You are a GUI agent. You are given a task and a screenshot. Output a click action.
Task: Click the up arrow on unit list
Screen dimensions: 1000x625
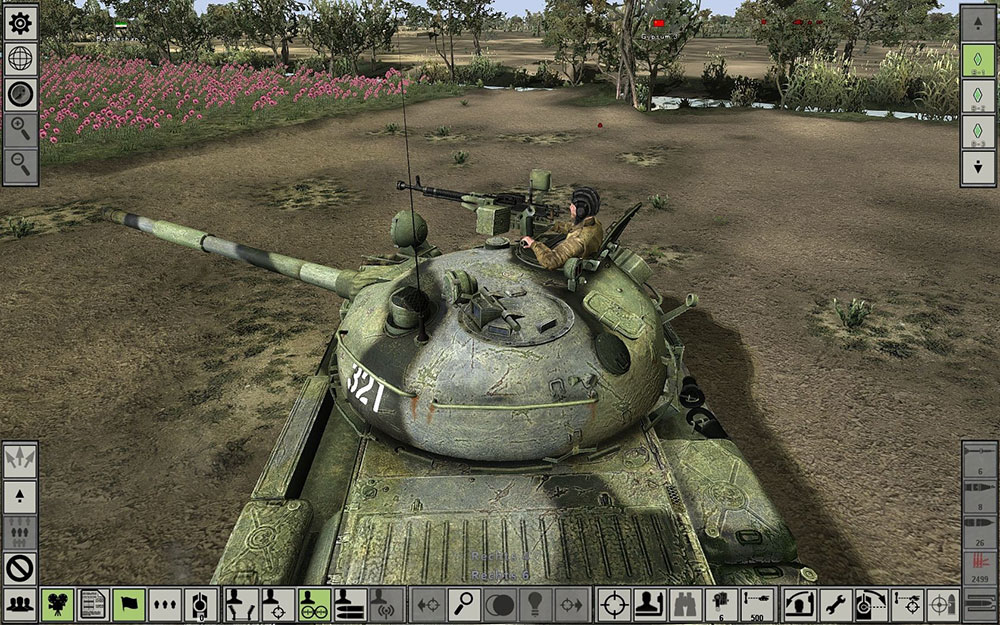pyautogui.click(x=977, y=23)
